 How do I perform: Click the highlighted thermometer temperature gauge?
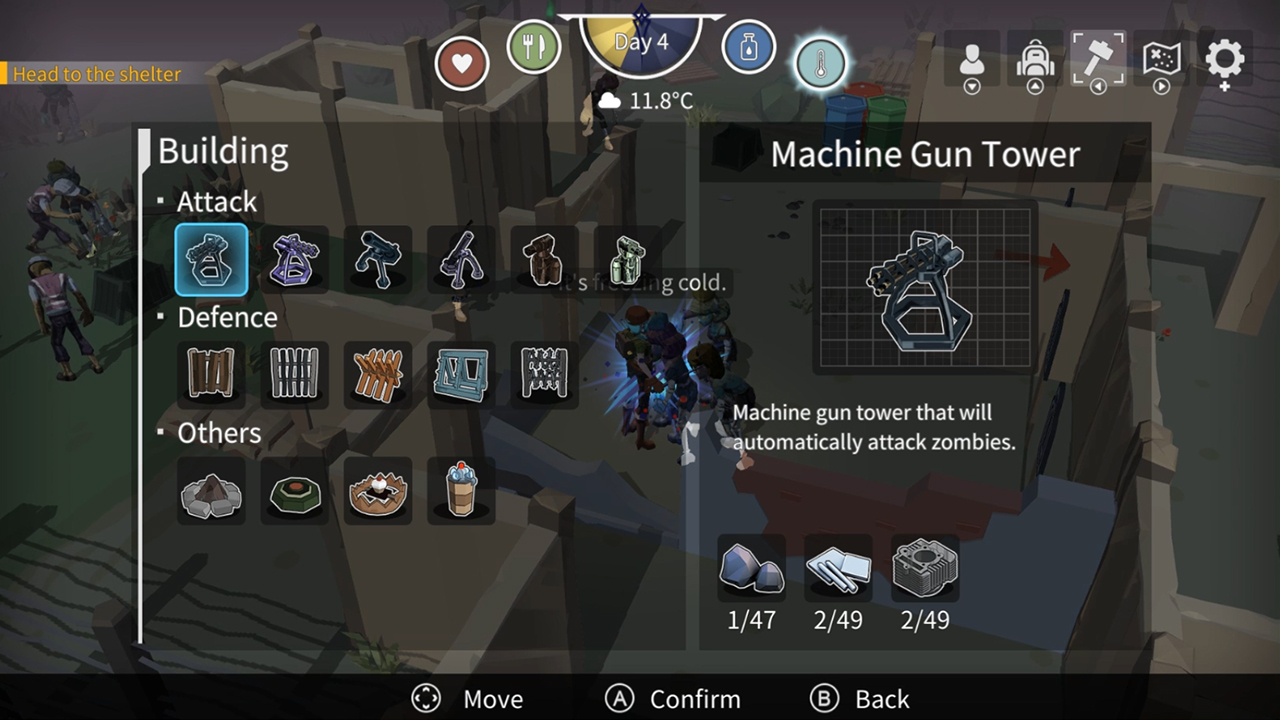tap(820, 62)
